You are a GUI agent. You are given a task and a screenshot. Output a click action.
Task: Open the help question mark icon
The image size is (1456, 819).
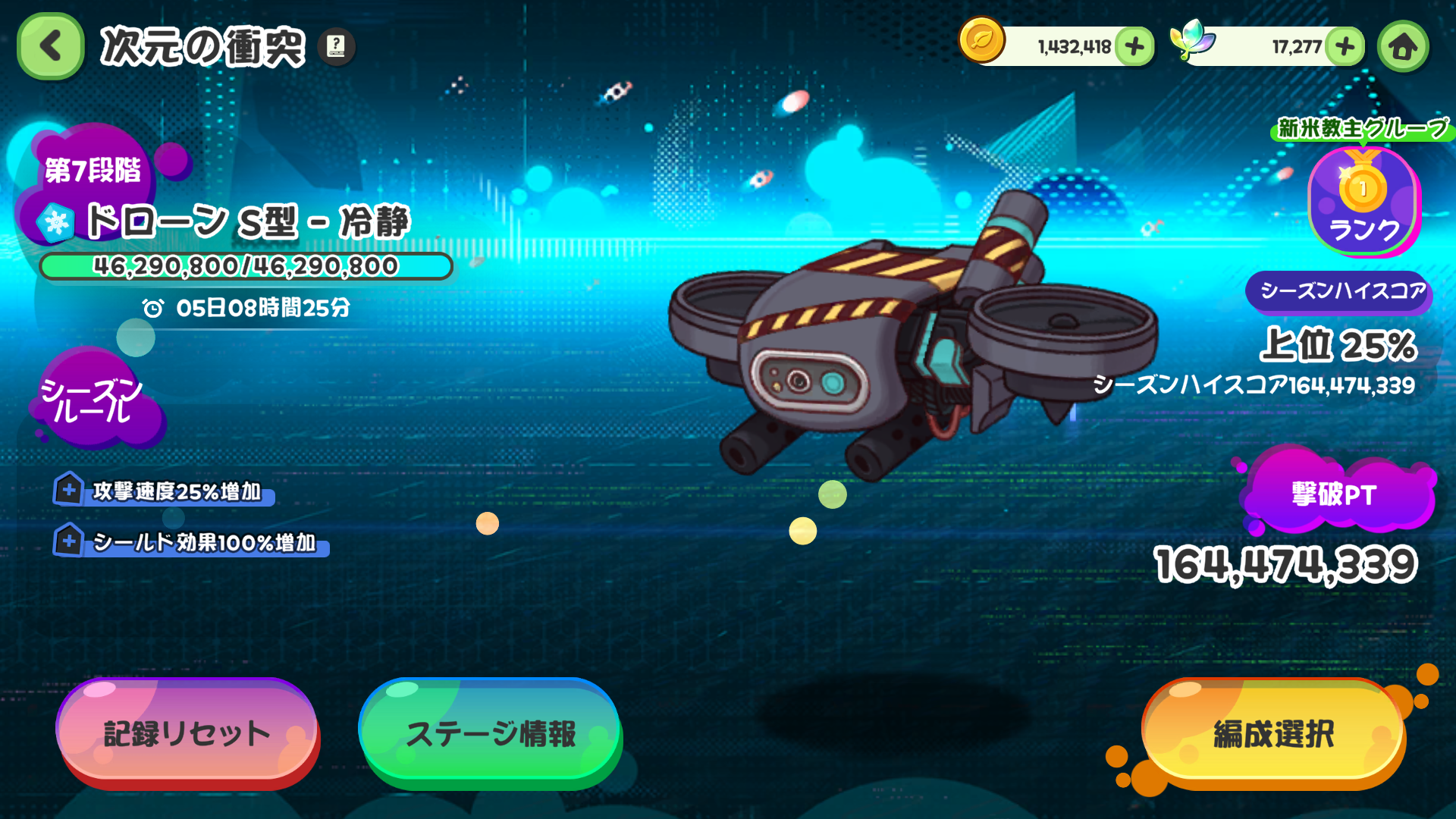point(336,46)
